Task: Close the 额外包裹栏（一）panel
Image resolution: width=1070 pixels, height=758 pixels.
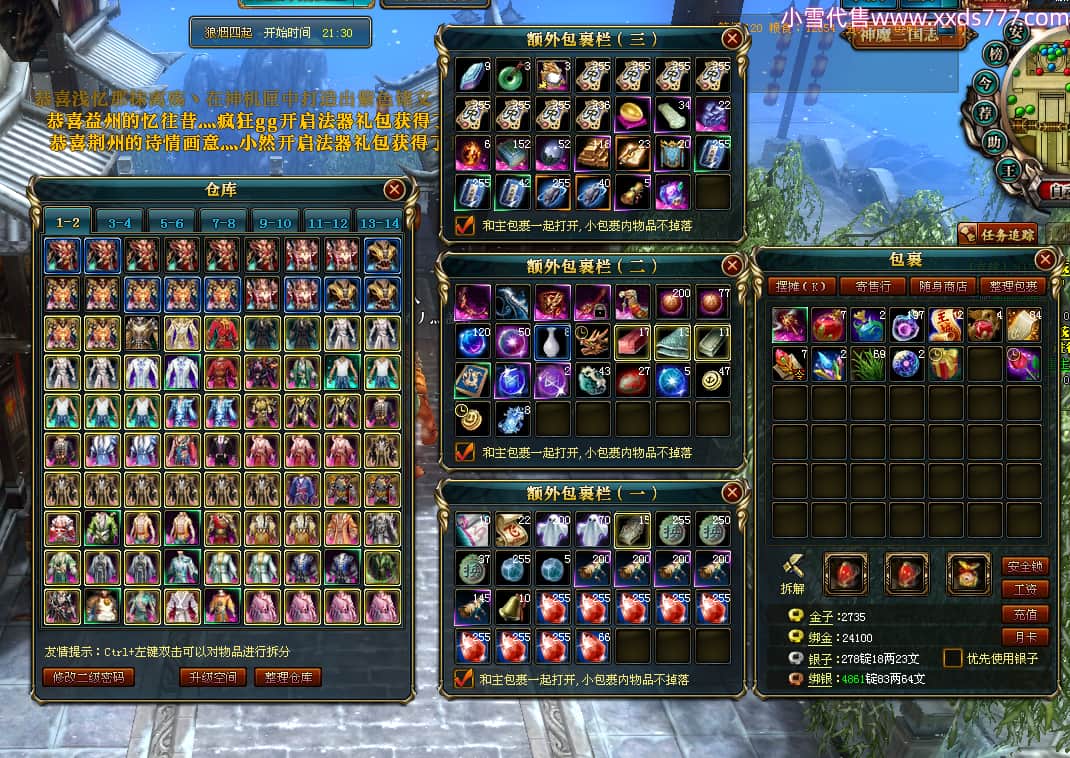Action: (733, 492)
